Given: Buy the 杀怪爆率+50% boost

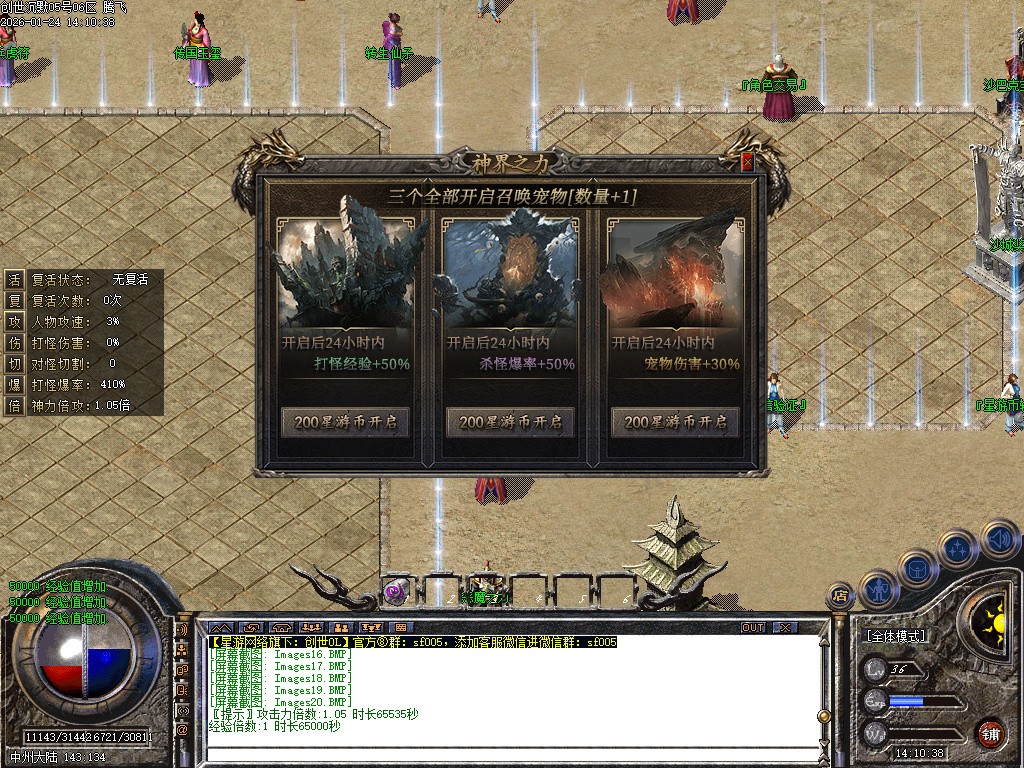Looking at the screenshot, I should click(x=510, y=422).
